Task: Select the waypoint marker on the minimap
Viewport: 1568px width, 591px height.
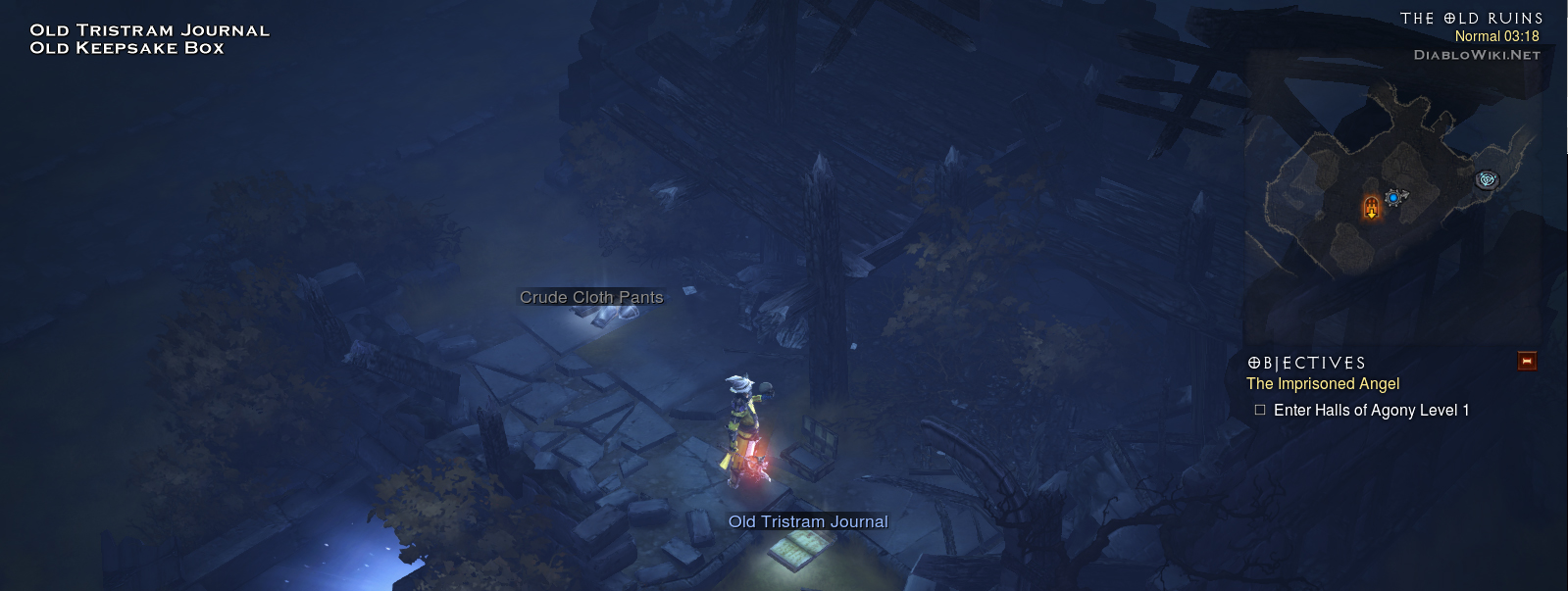Action: tap(1488, 179)
